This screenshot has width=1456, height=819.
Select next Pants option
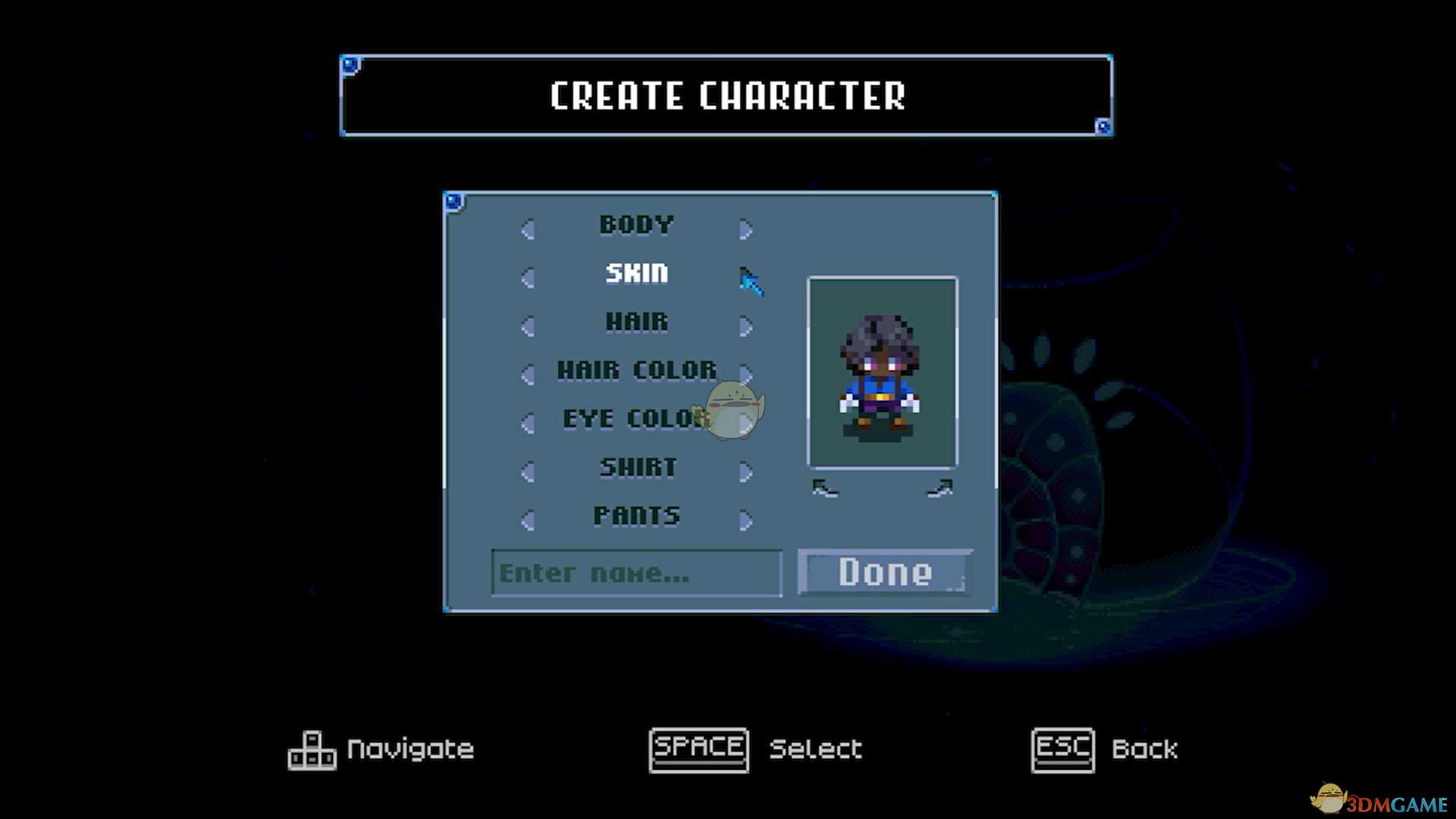(x=745, y=520)
